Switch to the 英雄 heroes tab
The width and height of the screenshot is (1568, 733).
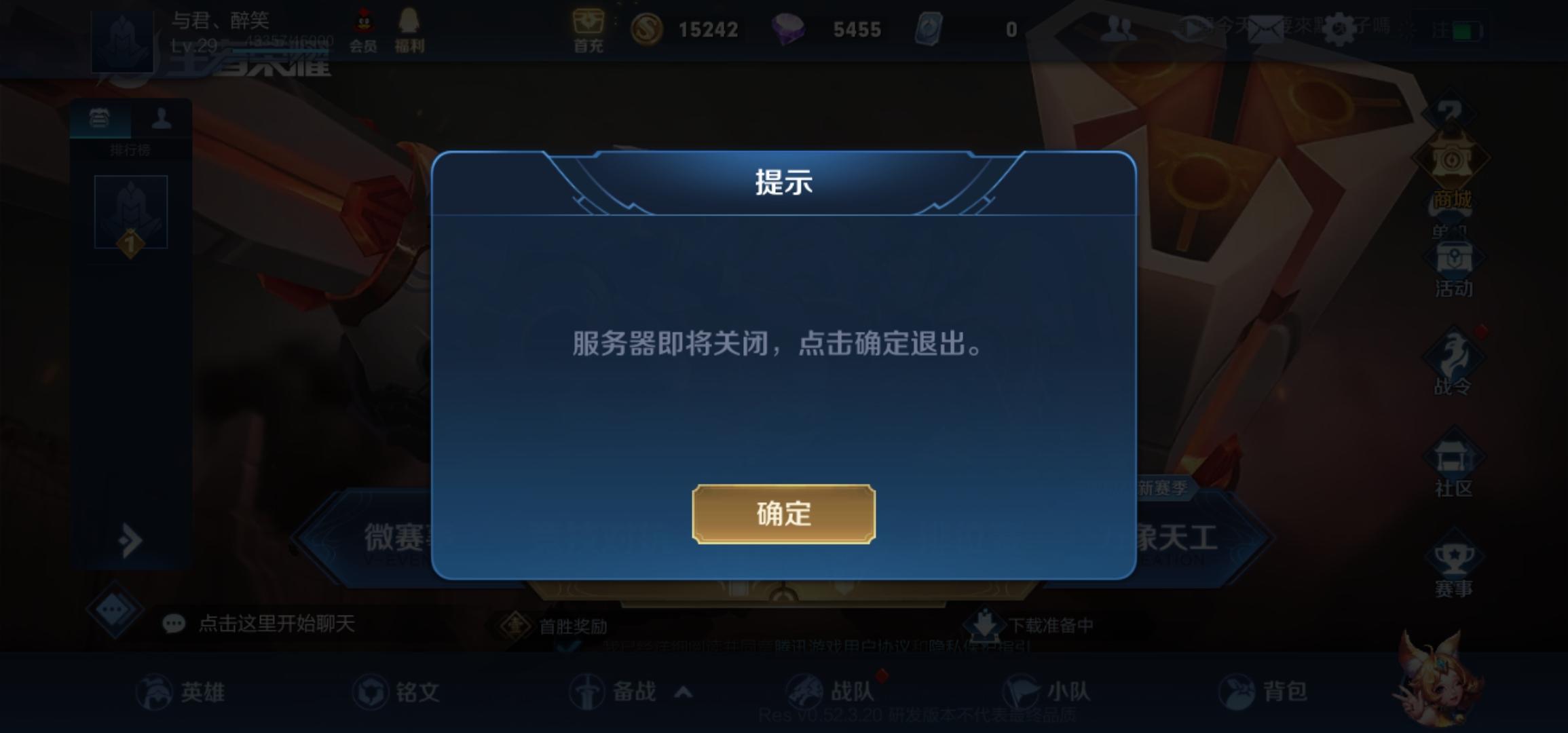(x=183, y=691)
